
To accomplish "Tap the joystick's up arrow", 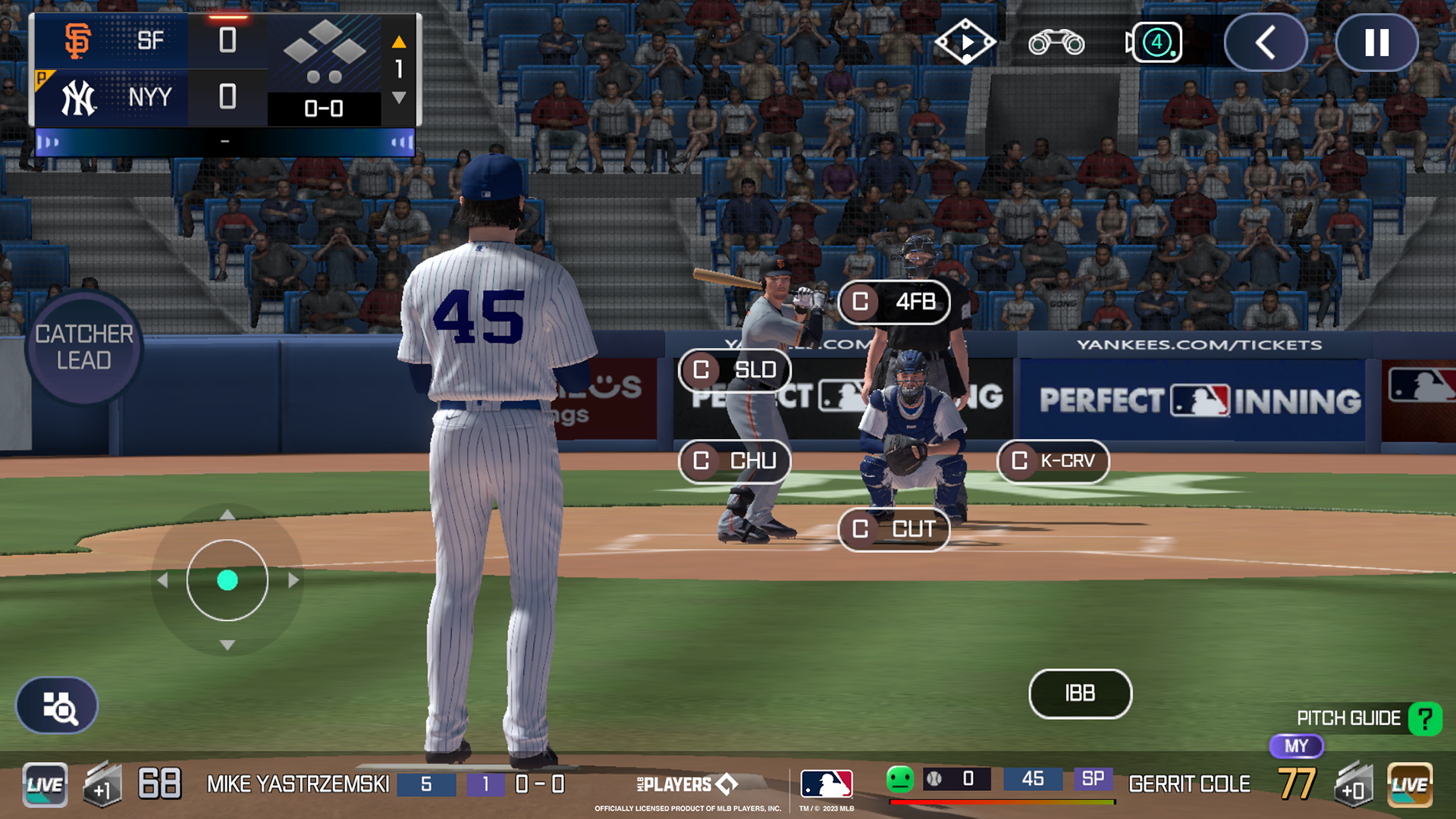I will pos(227,516).
